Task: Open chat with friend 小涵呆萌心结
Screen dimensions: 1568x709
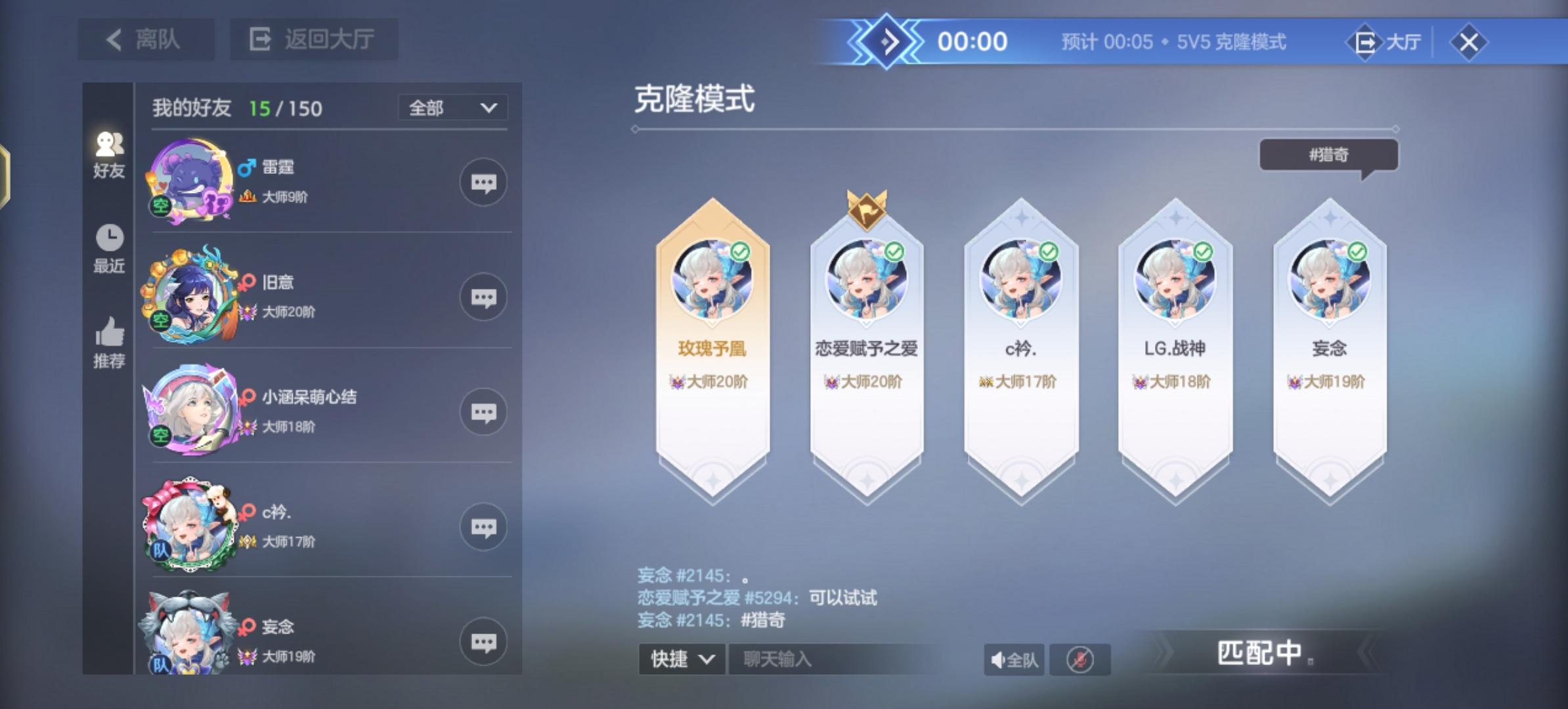Action: click(484, 412)
